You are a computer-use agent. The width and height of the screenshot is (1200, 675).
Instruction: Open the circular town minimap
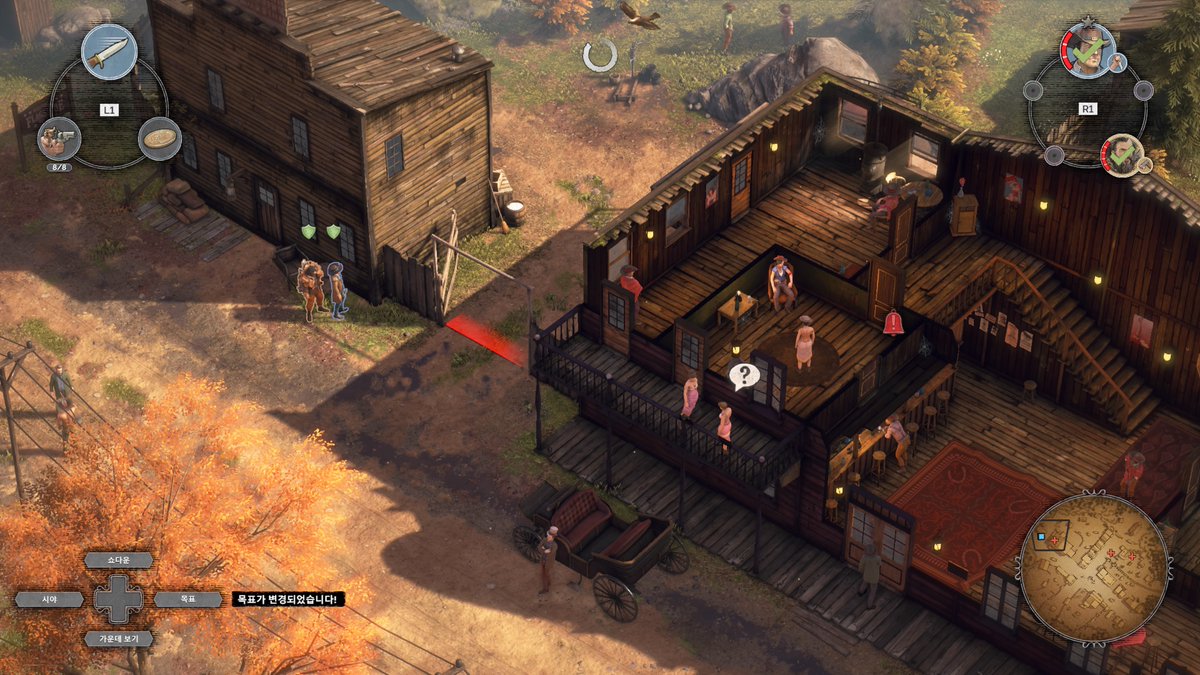click(1094, 568)
